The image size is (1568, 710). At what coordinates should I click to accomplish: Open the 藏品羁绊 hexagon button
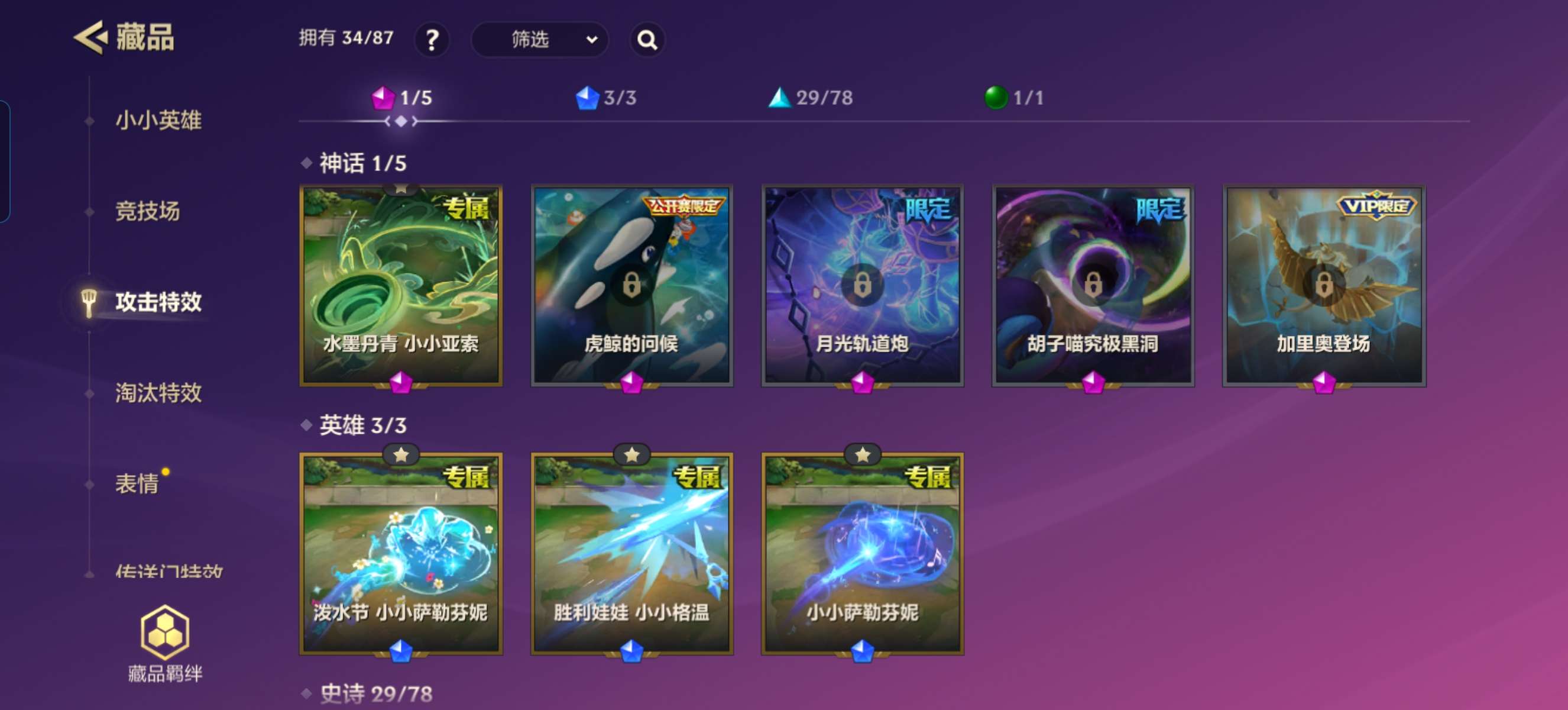pos(165,643)
